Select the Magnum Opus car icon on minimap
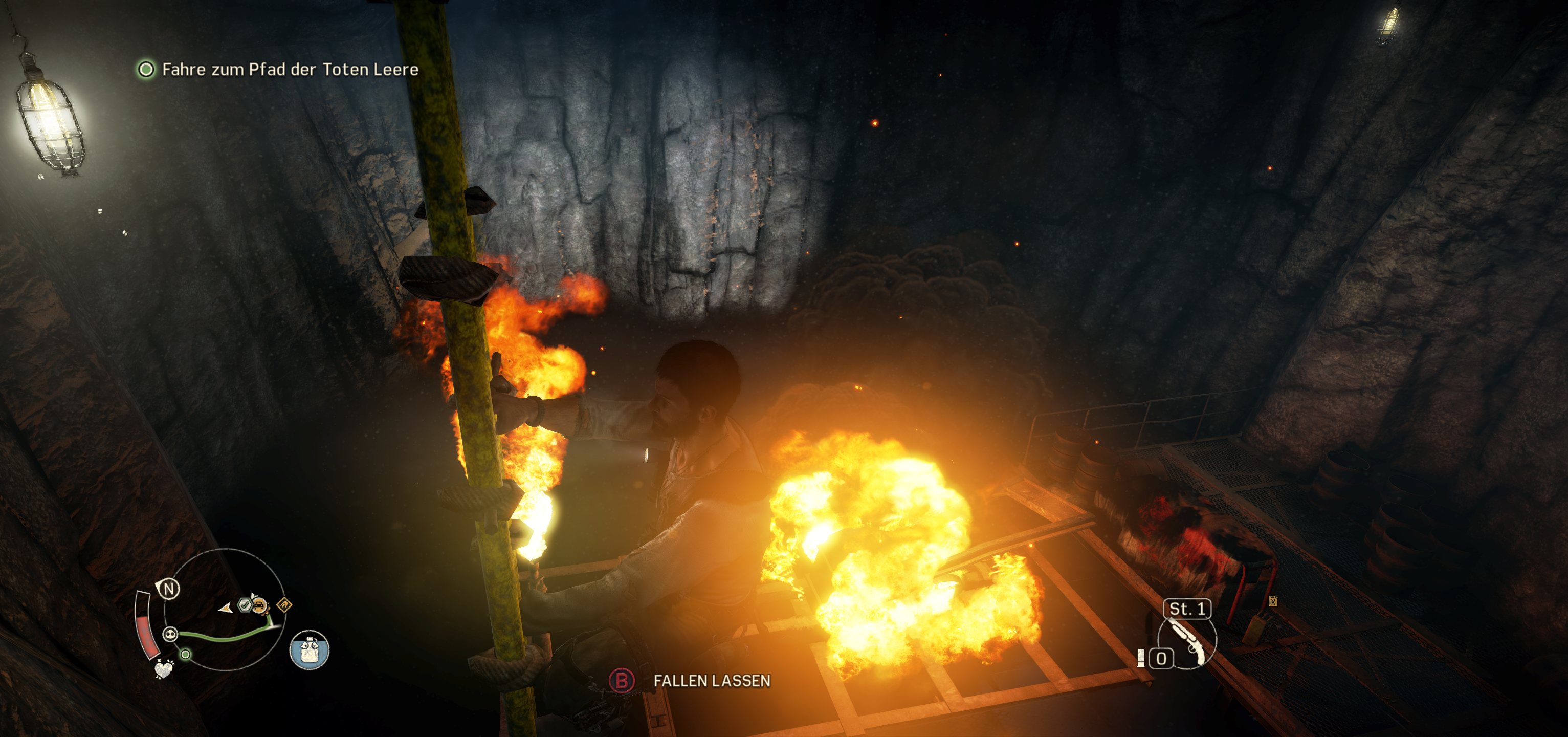 260,606
